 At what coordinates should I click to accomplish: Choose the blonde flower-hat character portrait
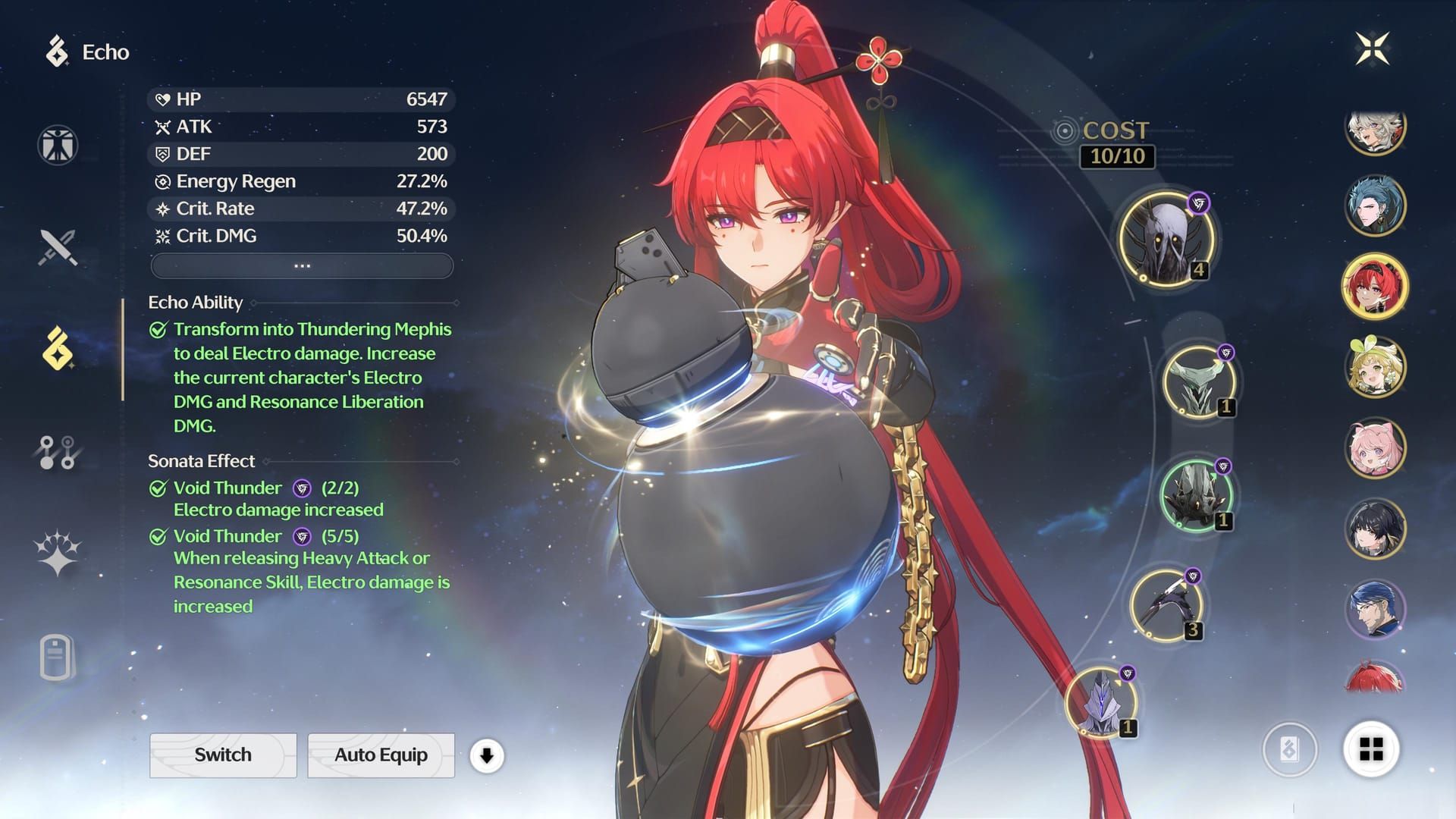[1375, 368]
